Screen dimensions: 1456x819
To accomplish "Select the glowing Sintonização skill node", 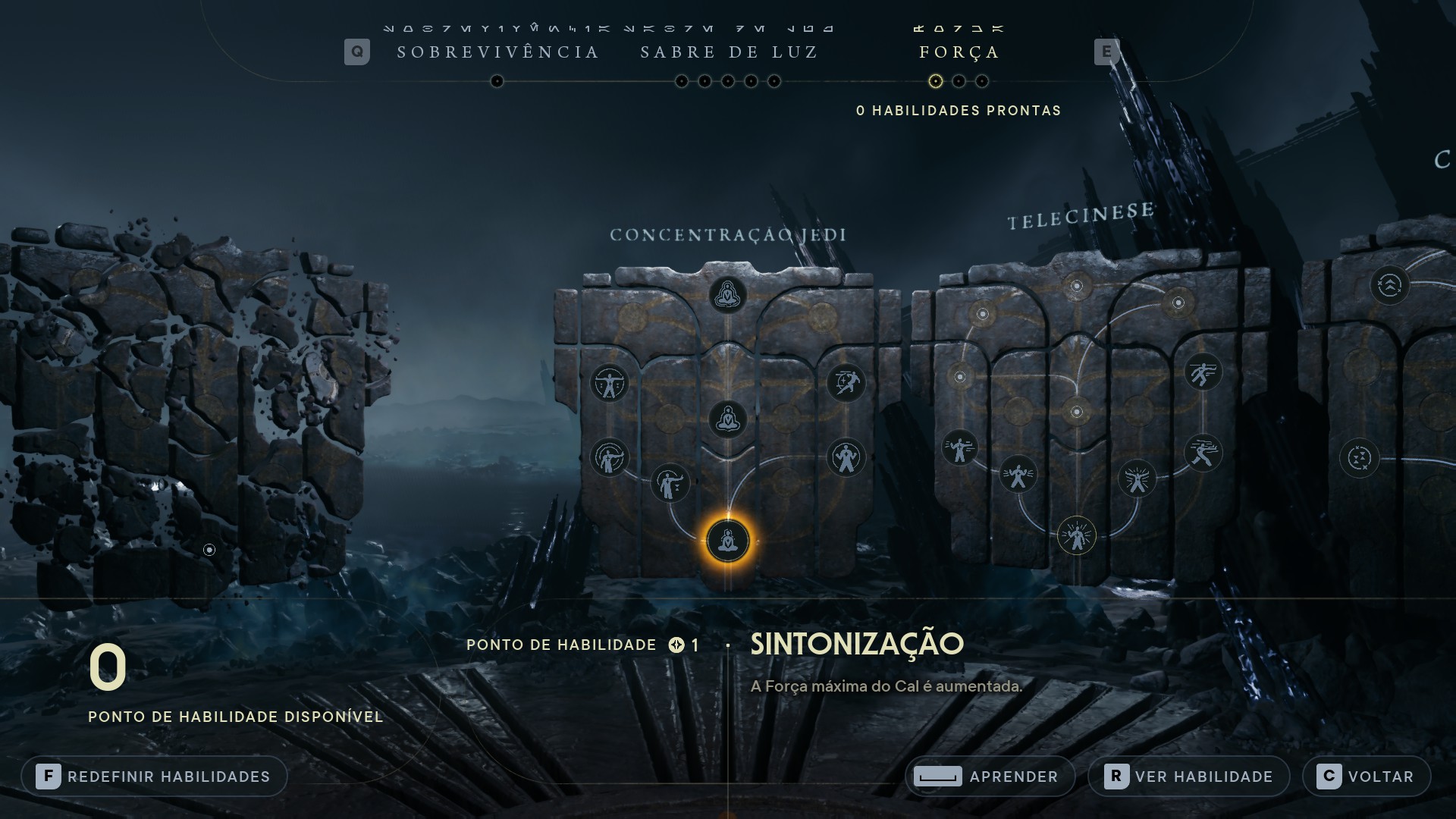I will click(728, 541).
